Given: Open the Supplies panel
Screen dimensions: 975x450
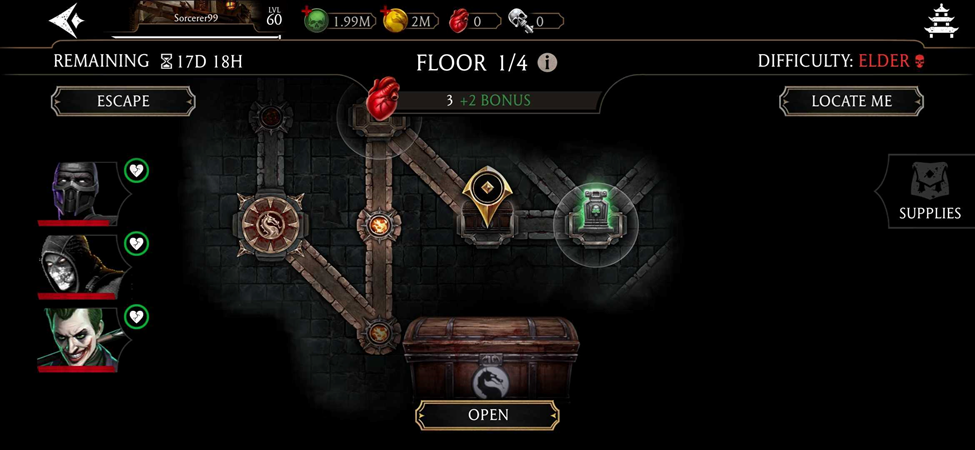Looking at the screenshot, I should pos(929,192).
